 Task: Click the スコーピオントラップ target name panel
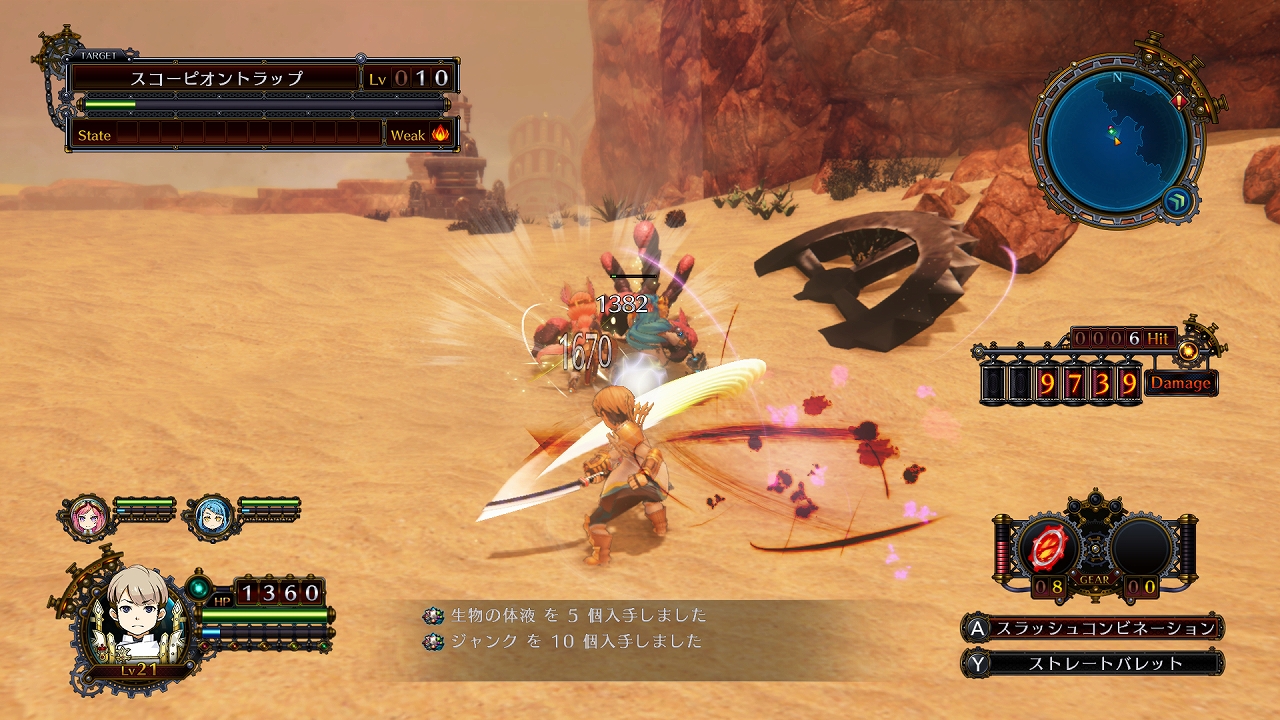[x=216, y=78]
